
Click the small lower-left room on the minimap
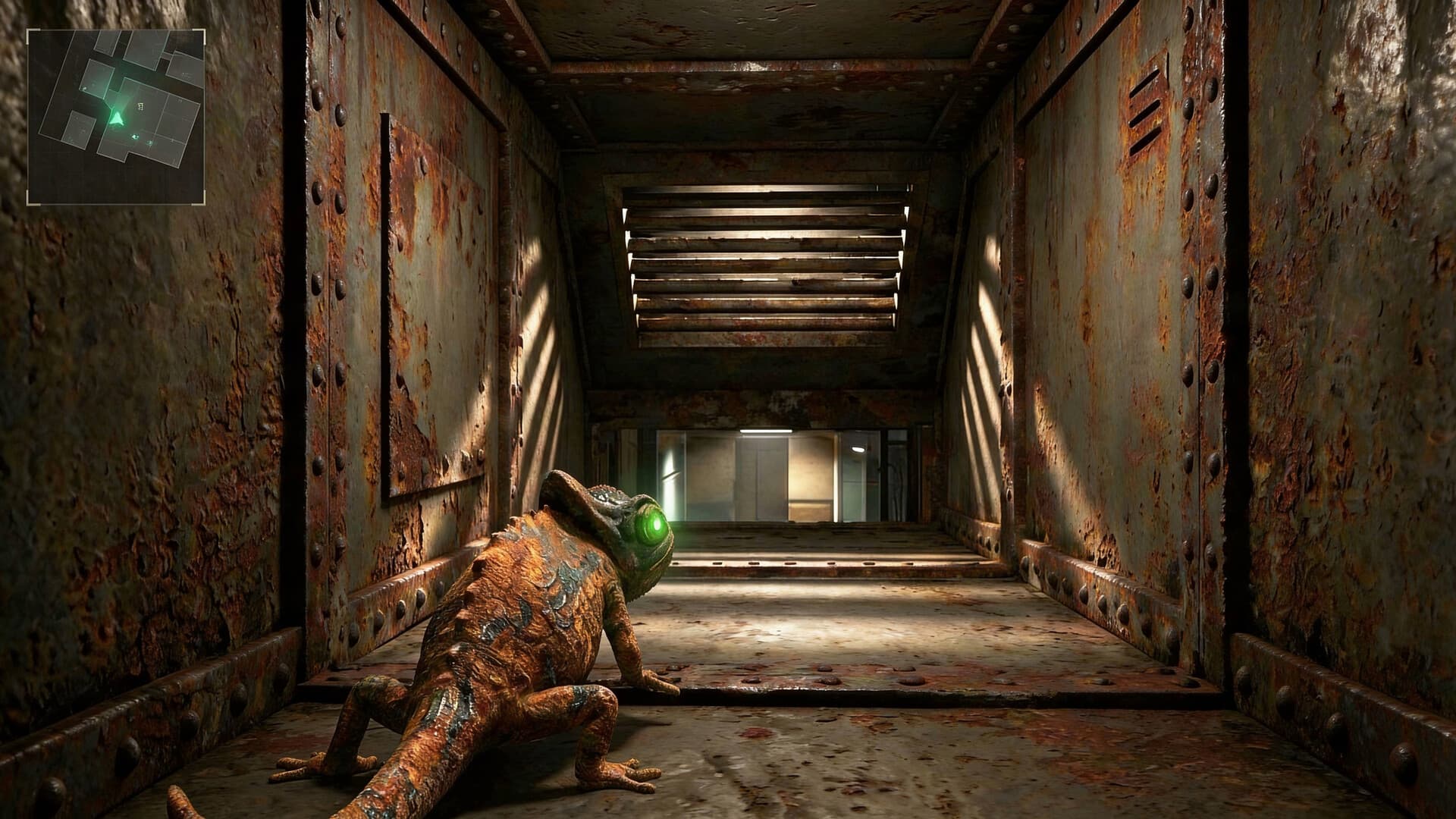coord(80,129)
